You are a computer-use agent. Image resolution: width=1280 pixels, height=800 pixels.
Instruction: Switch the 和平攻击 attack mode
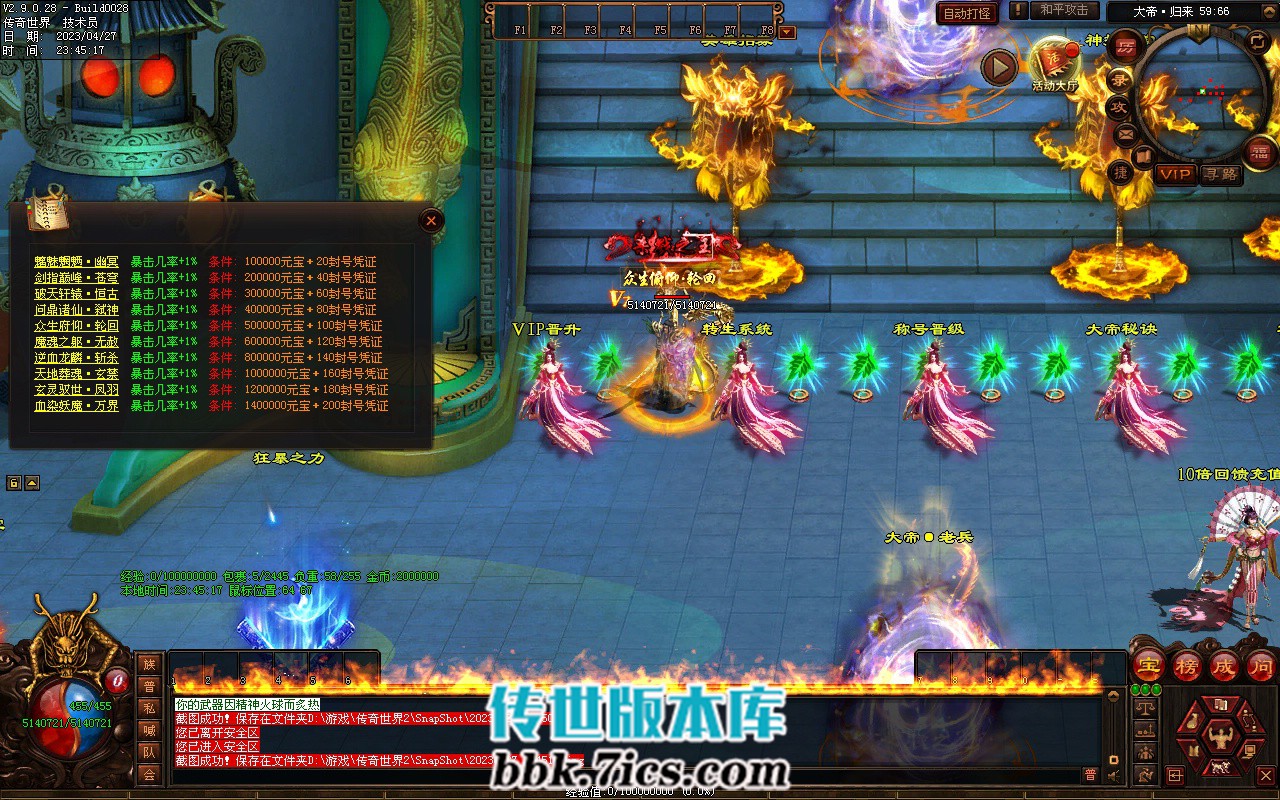pyautogui.click(x=1064, y=10)
